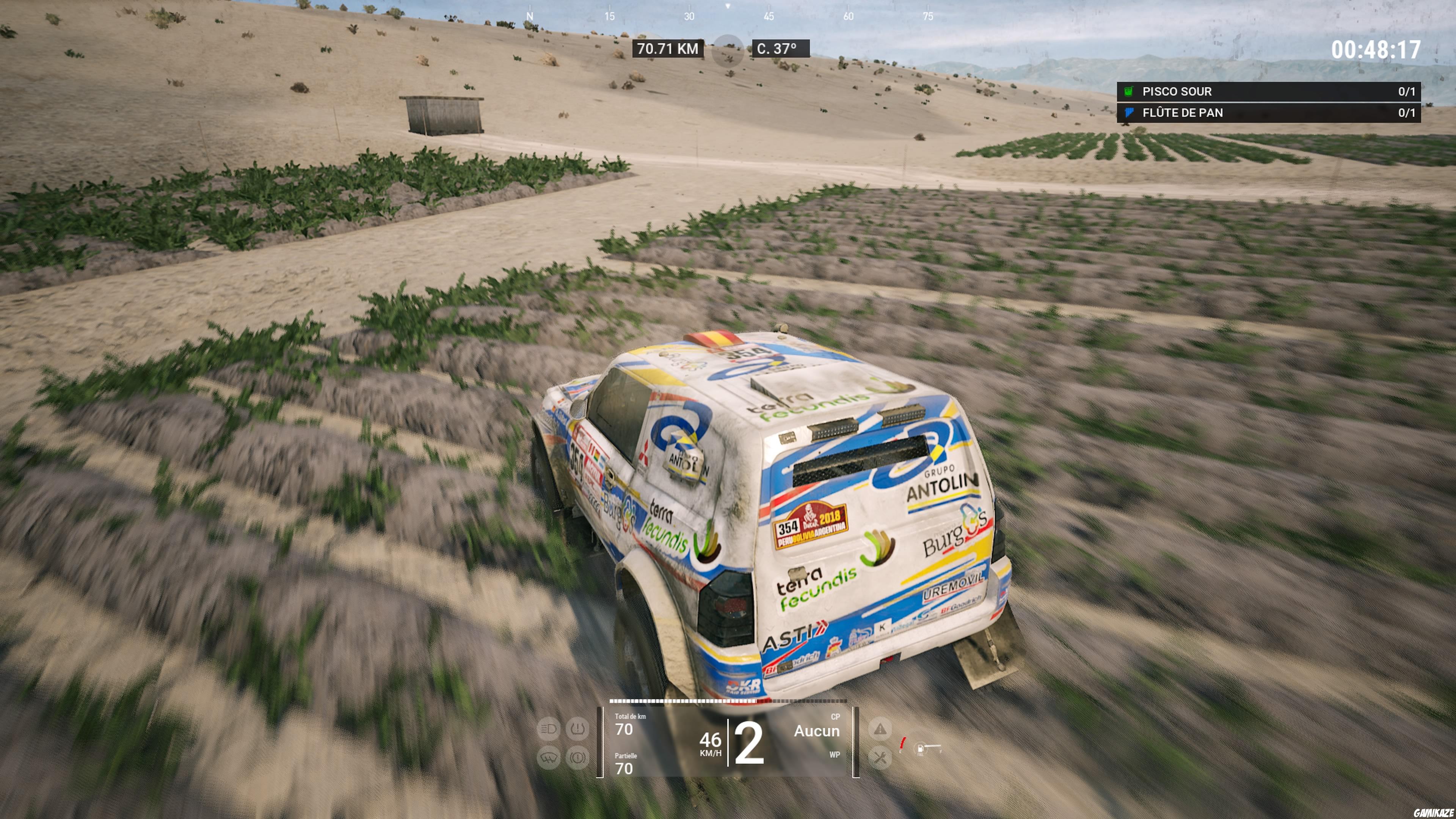
Task: Toggle the brake warning indicator
Action: coord(577,758)
